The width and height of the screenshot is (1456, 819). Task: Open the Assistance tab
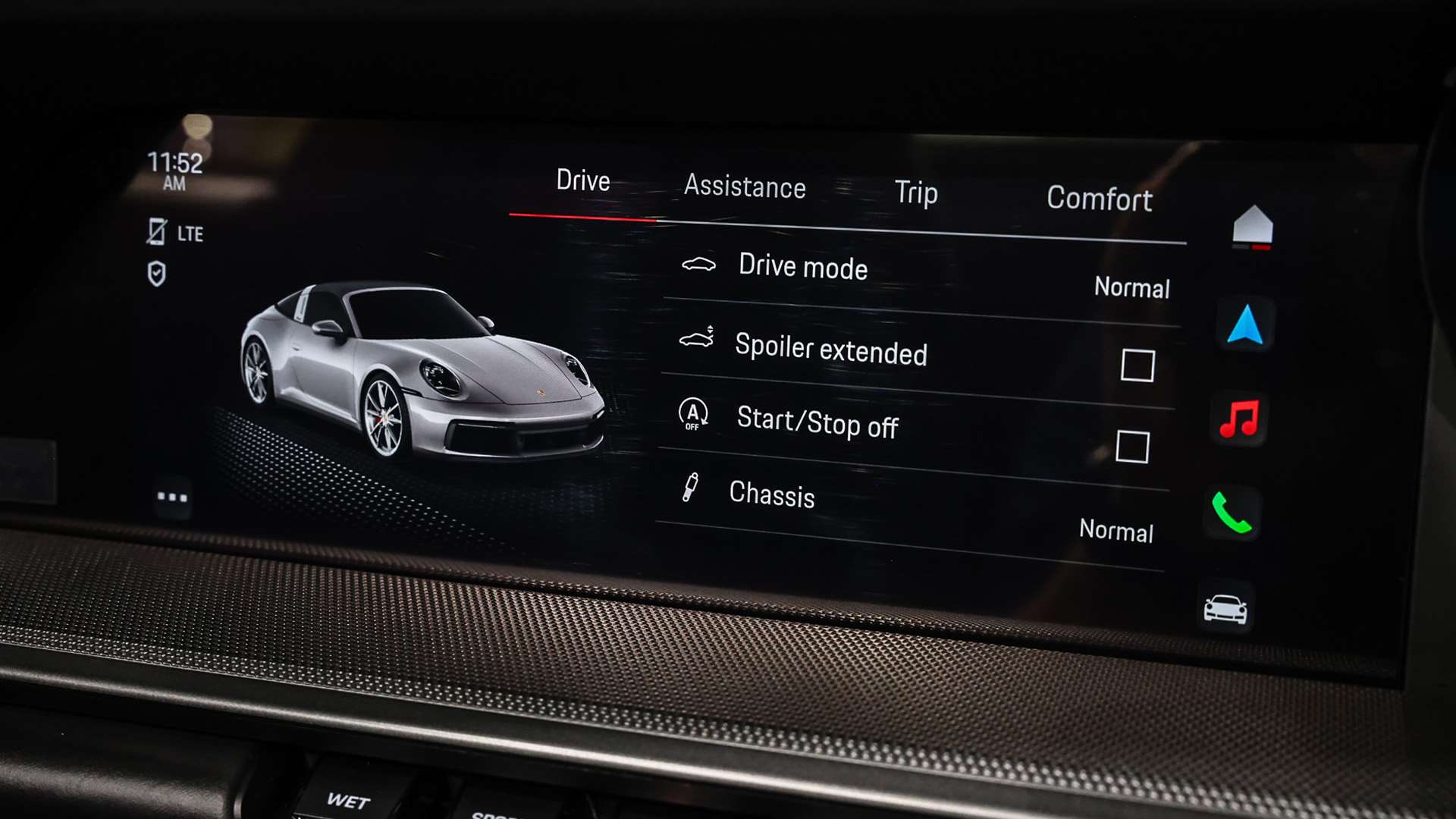pyautogui.click(x=744, y=187)
